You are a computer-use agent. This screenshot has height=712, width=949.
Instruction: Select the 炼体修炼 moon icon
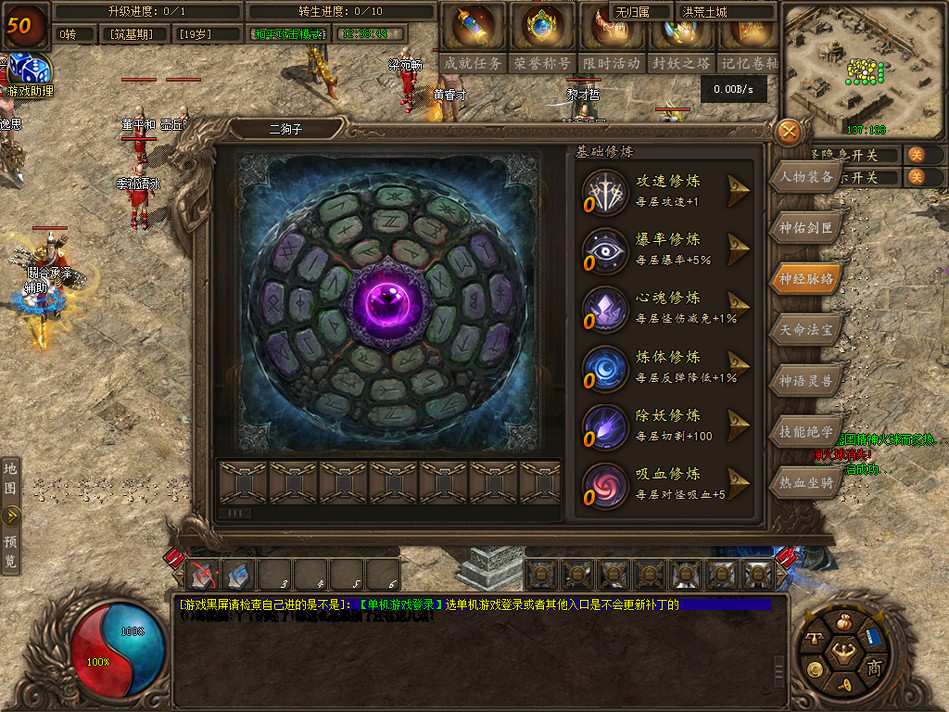606,366
